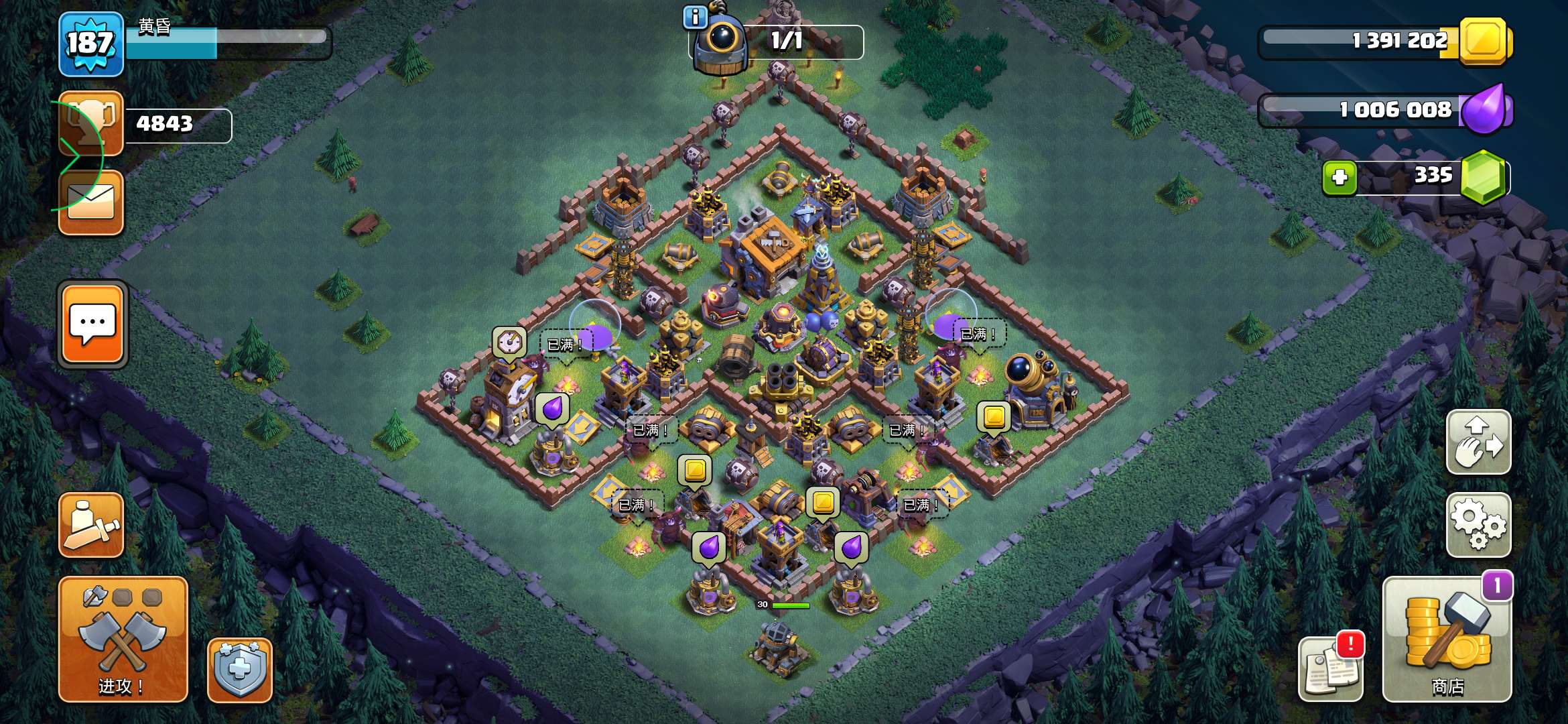Image resolution: width=1568 pixels, height=724 pixels.
Task: Start an attack with the 进攻 button
Action: click(x=123, y=638)
